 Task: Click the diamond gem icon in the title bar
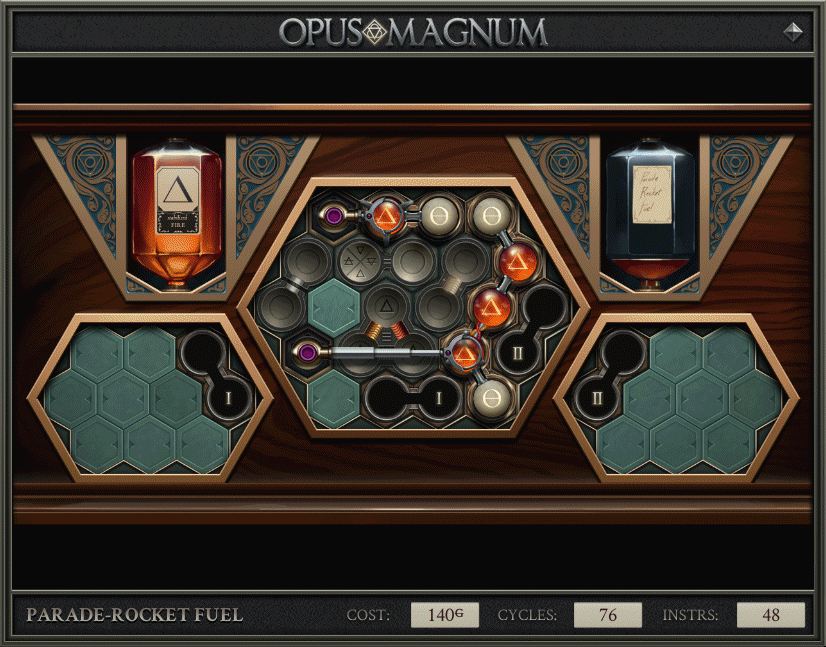click(793, 31)
